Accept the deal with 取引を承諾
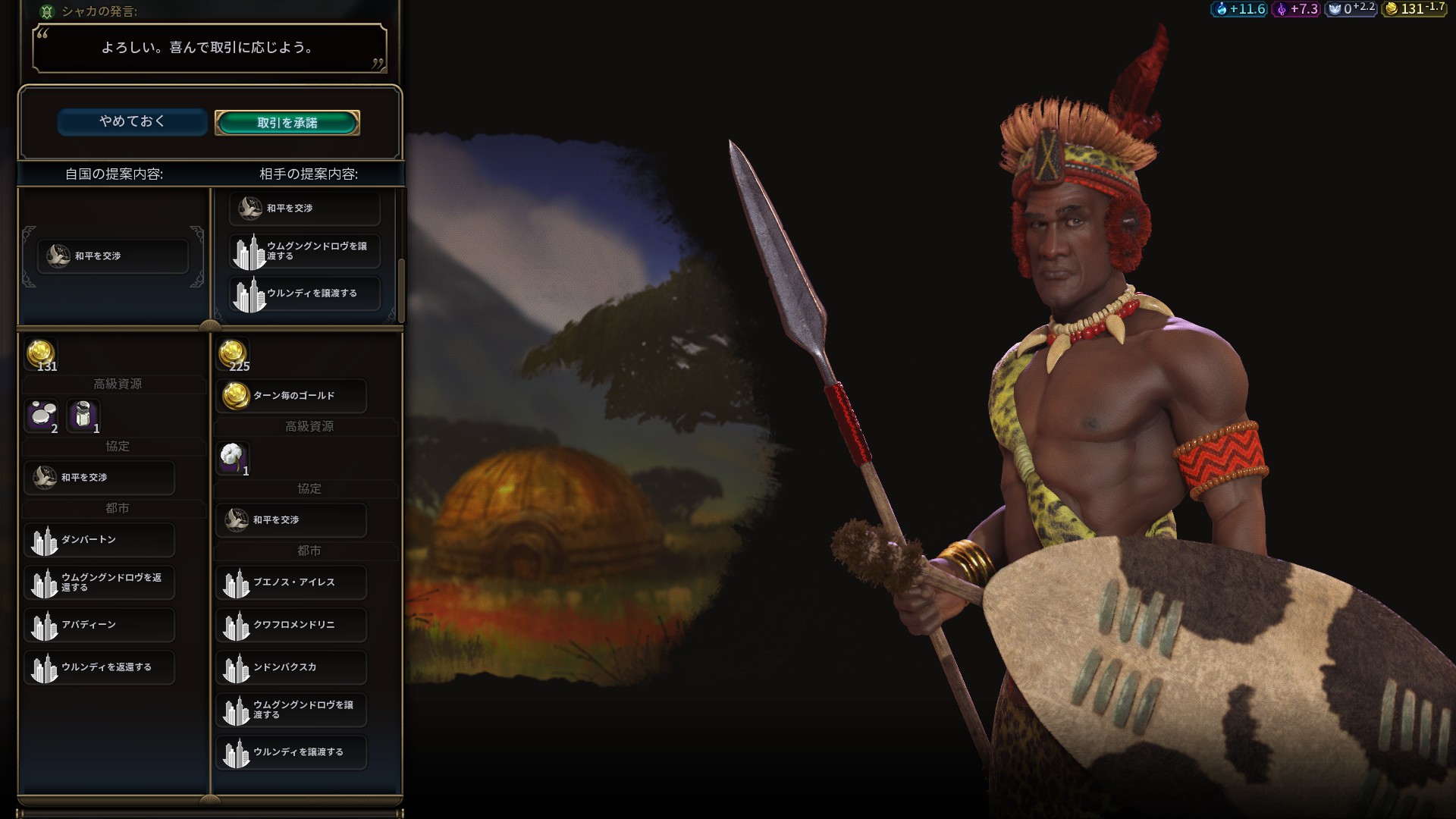 [287, 123]
